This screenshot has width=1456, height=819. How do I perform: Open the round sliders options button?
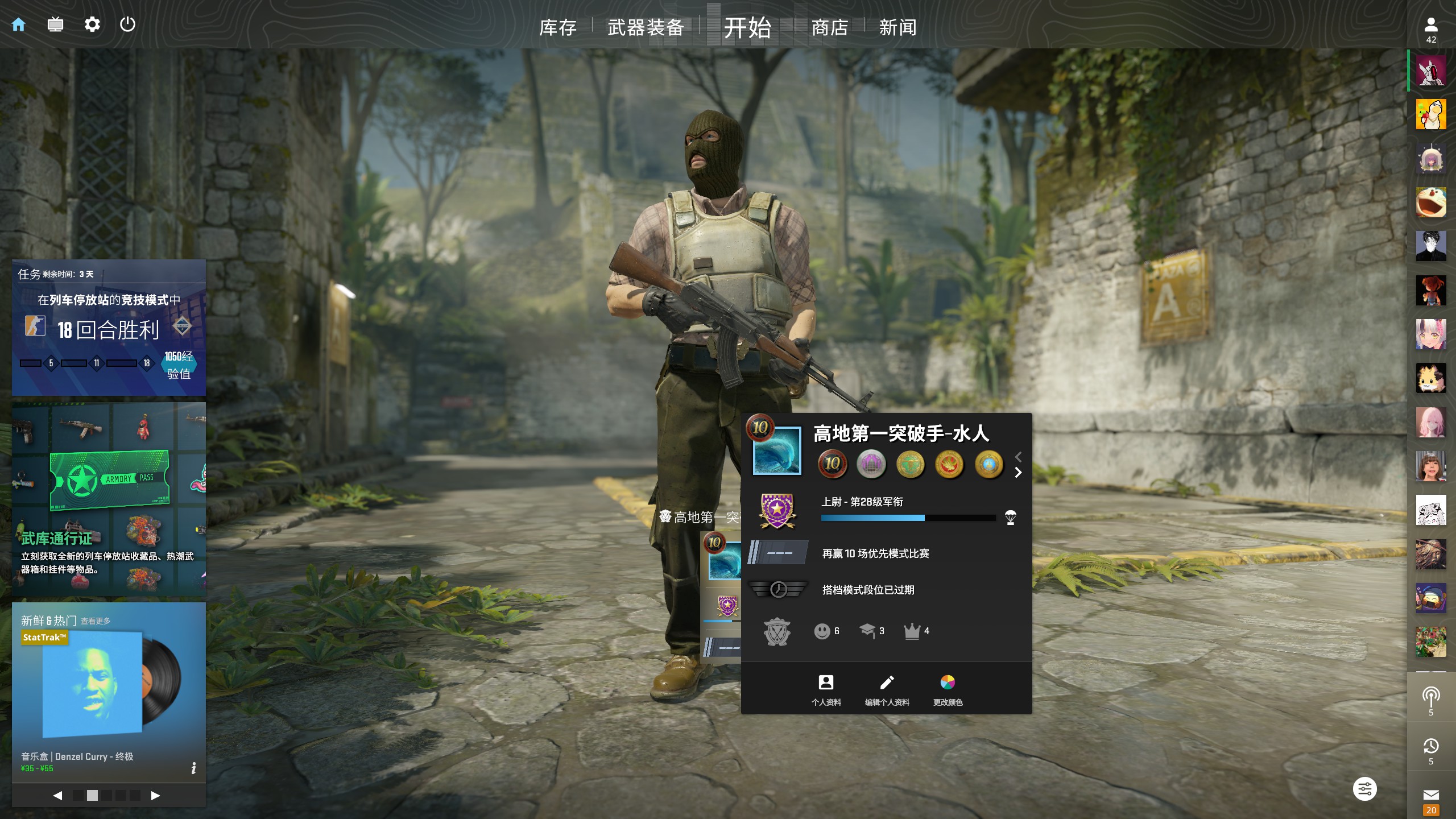[1364, 789]
